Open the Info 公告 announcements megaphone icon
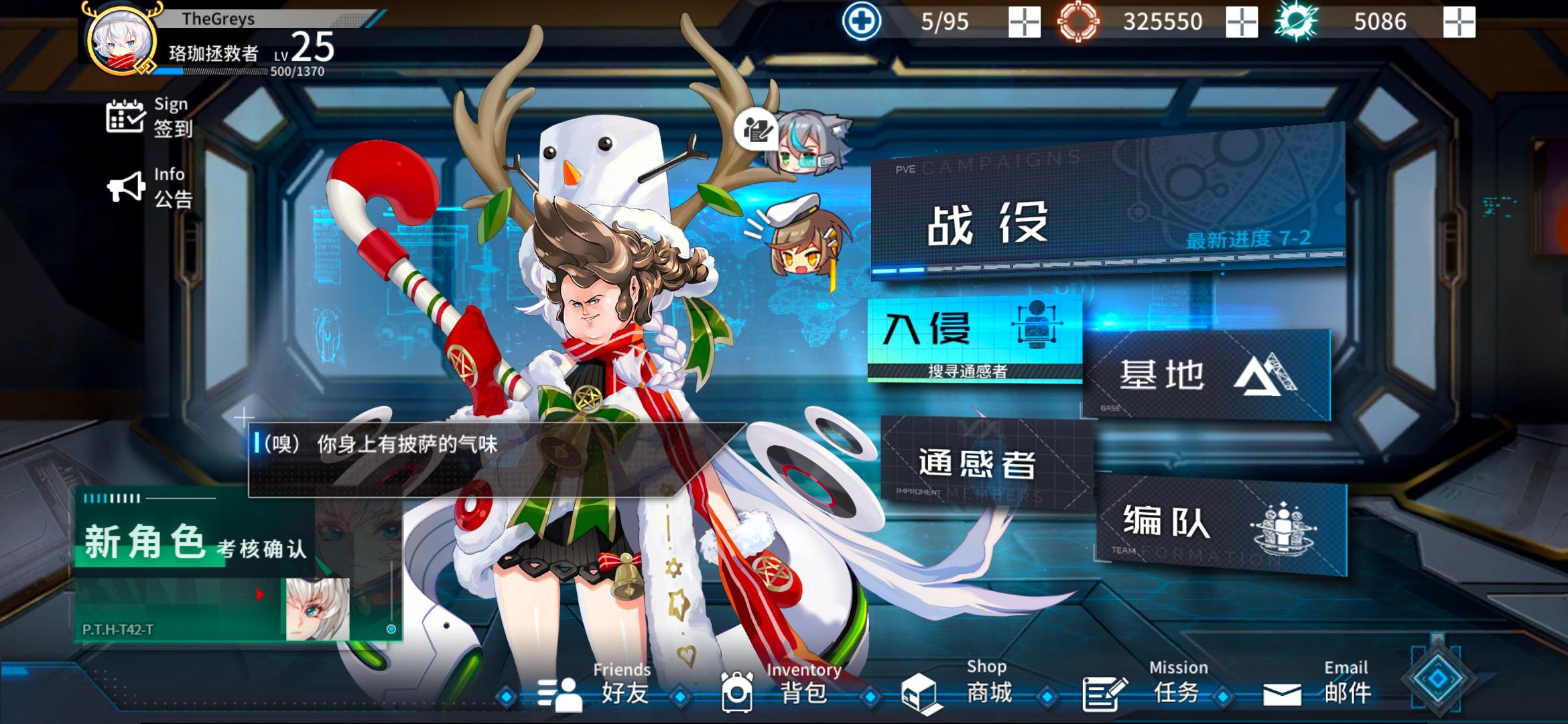 pyautogui.click(x=126, y=186)
